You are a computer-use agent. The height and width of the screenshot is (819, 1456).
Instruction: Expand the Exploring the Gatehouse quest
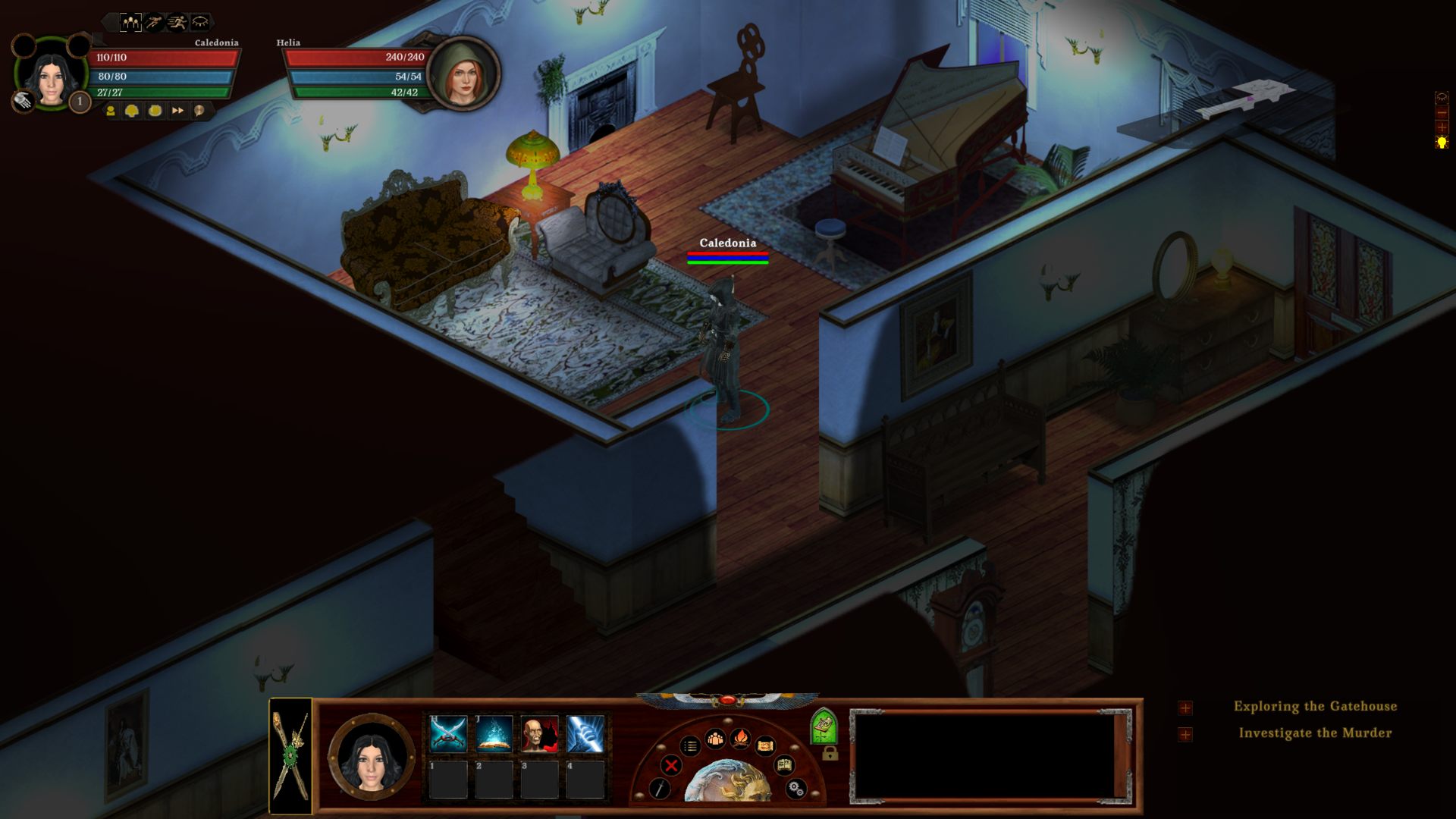pos(1185,708)
